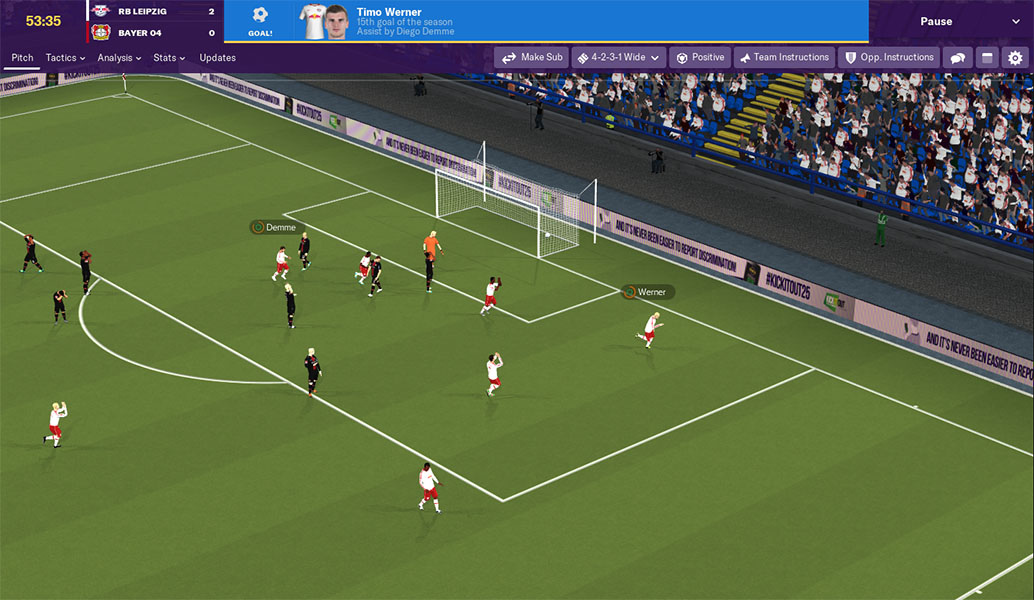Click Timo Werner's name in the goal banner

point(389,12)
